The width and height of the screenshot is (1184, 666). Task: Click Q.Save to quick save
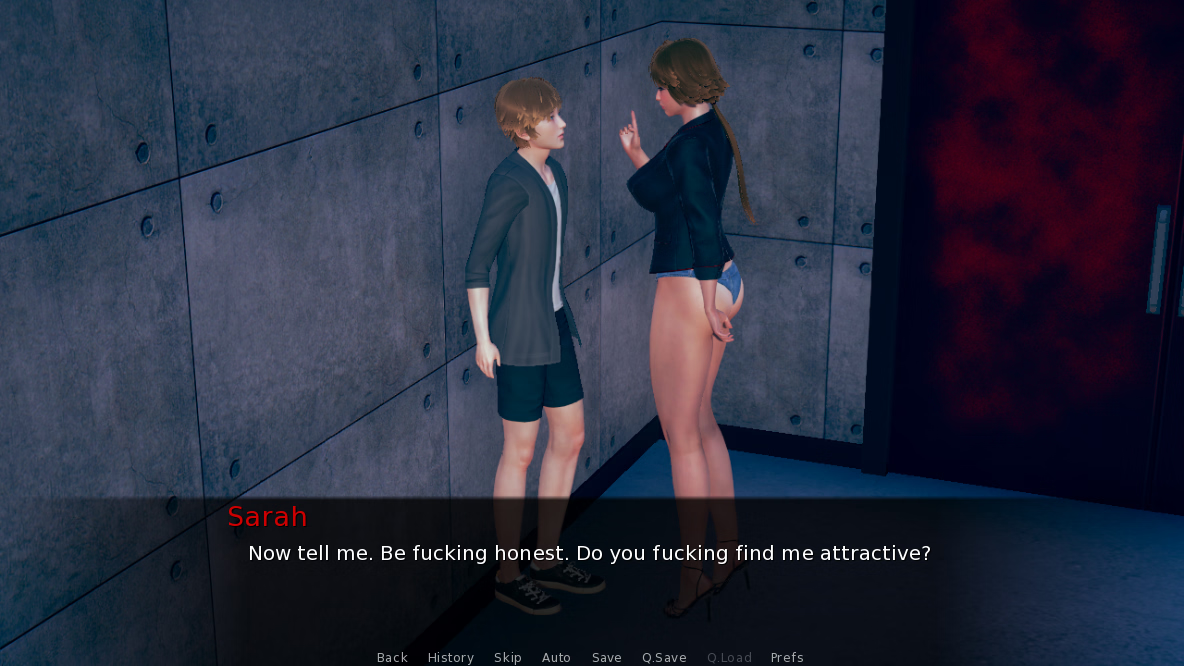point(664,657)
